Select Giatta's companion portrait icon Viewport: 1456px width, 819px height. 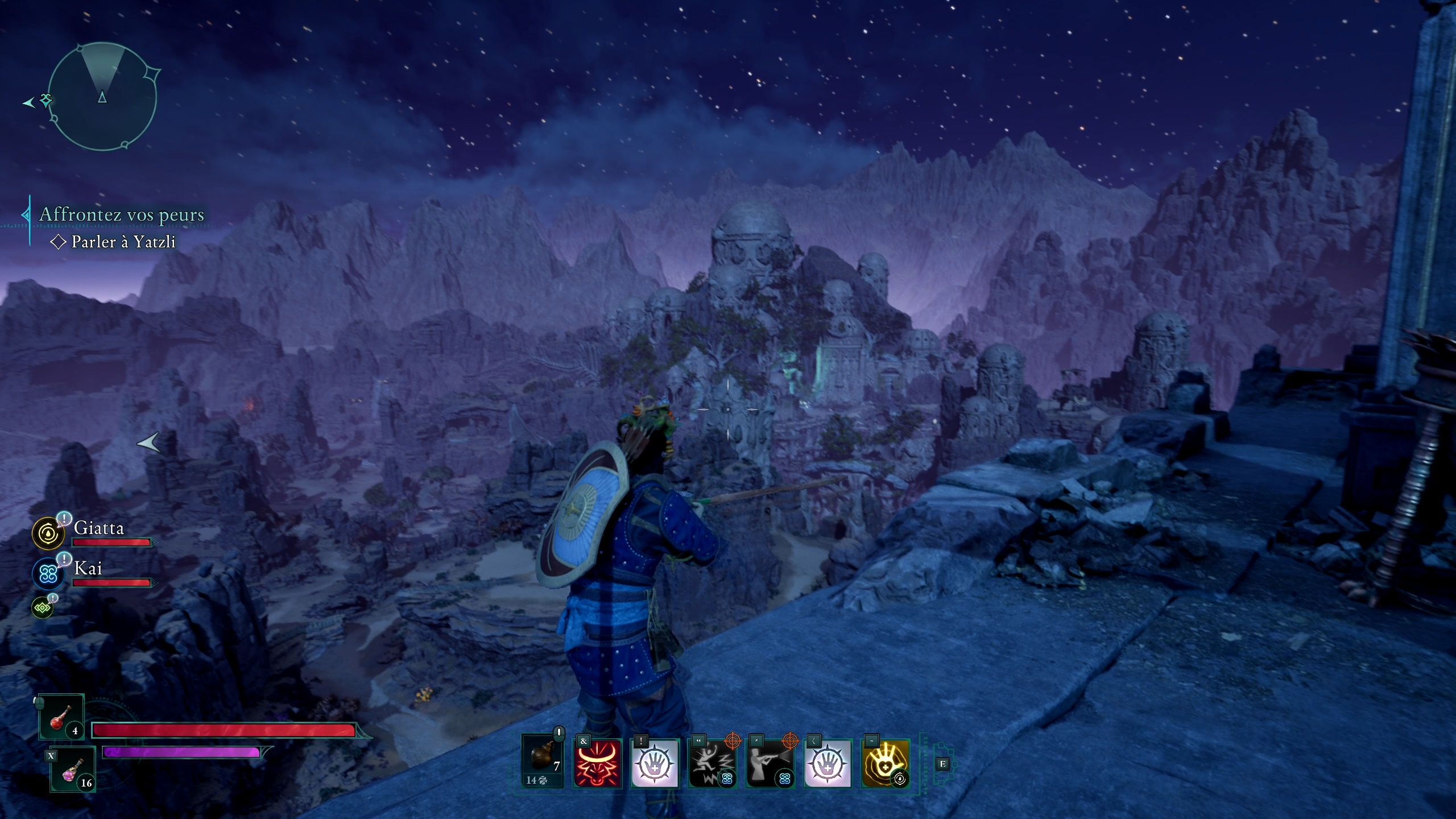(48, 533)
